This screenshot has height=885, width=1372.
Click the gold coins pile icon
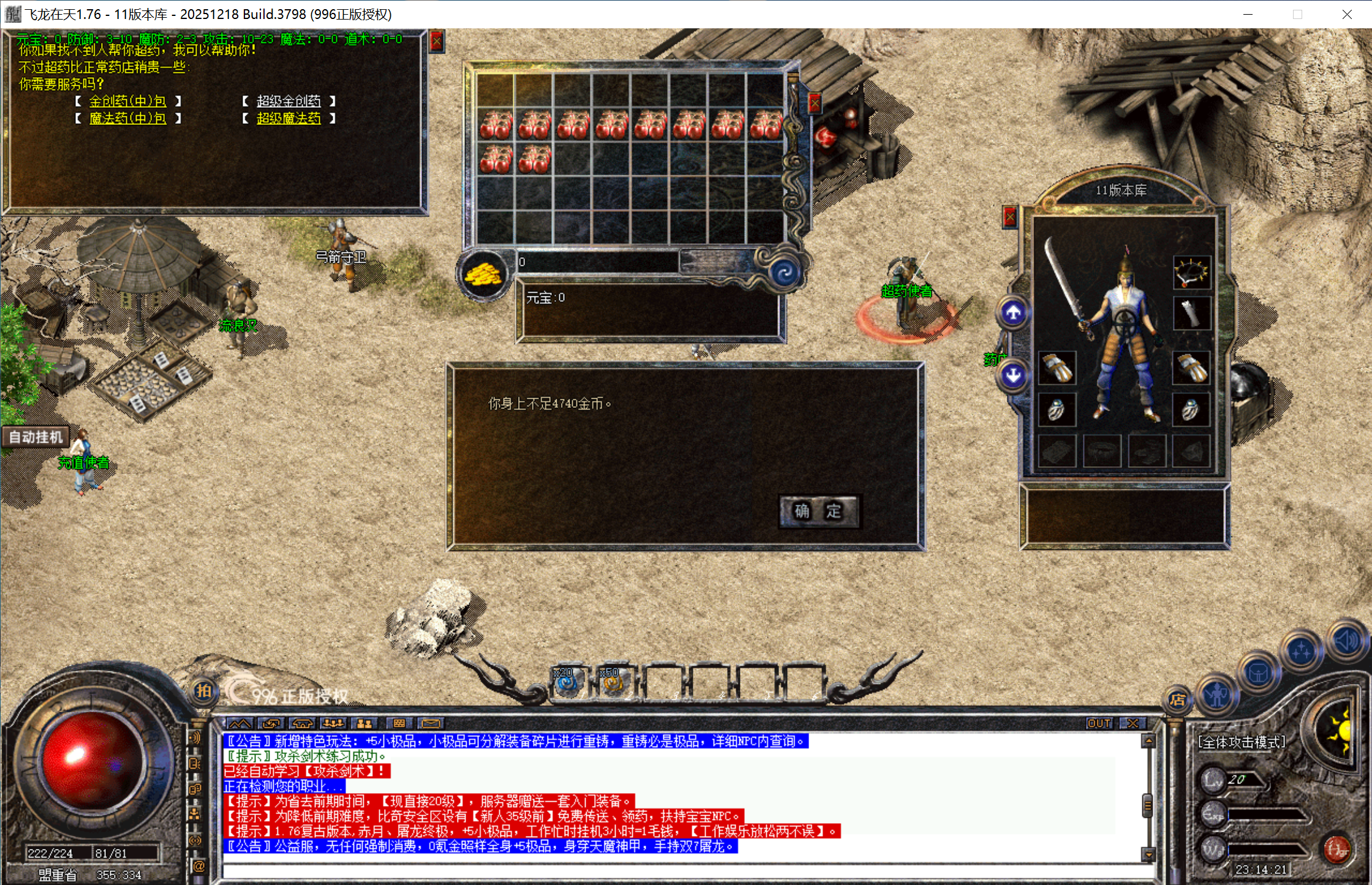click(x=483, y=274)
